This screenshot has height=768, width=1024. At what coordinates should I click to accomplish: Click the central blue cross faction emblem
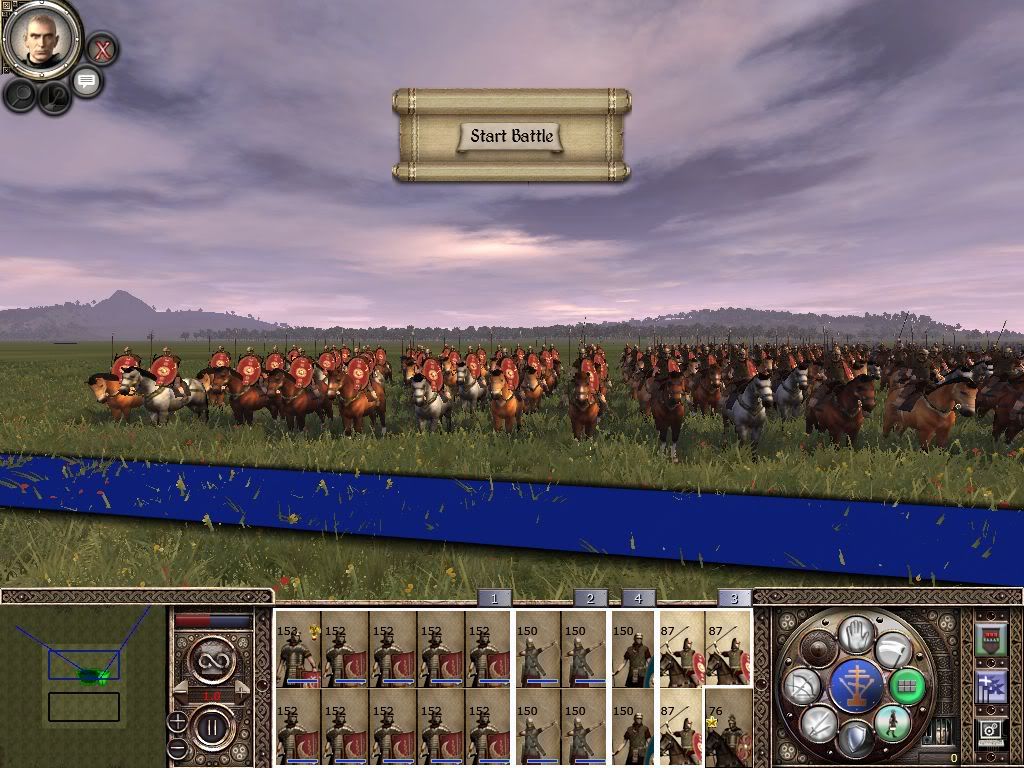point(856,686)
